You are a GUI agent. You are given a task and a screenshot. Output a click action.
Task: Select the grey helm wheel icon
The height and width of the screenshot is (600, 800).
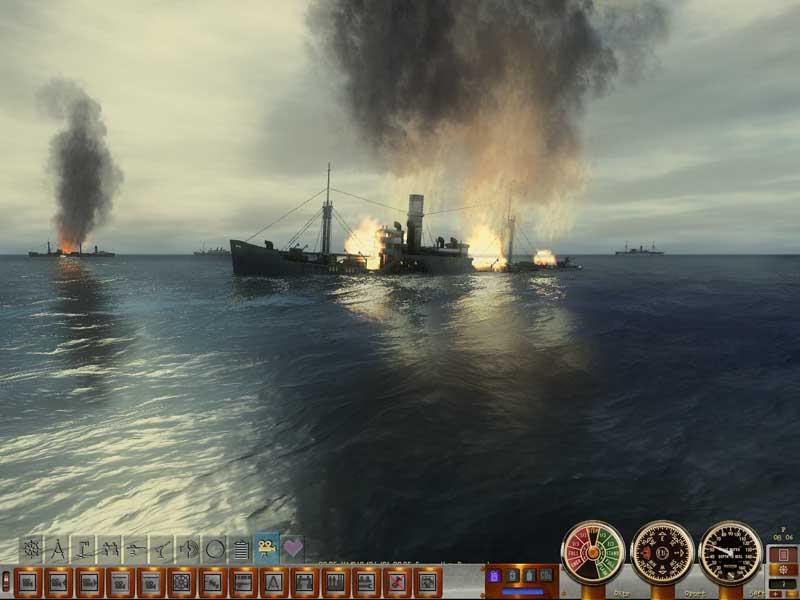click(x=32, y=549)
